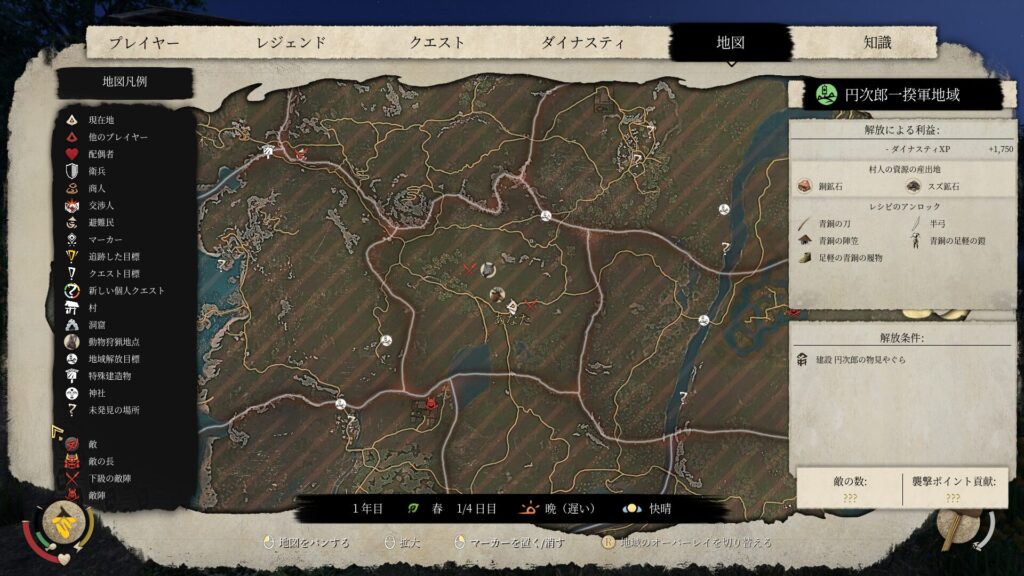This screenshot has height=576, width=1024.
Task: Select the player location marker labeled あなた
Action: coord(510,305)
